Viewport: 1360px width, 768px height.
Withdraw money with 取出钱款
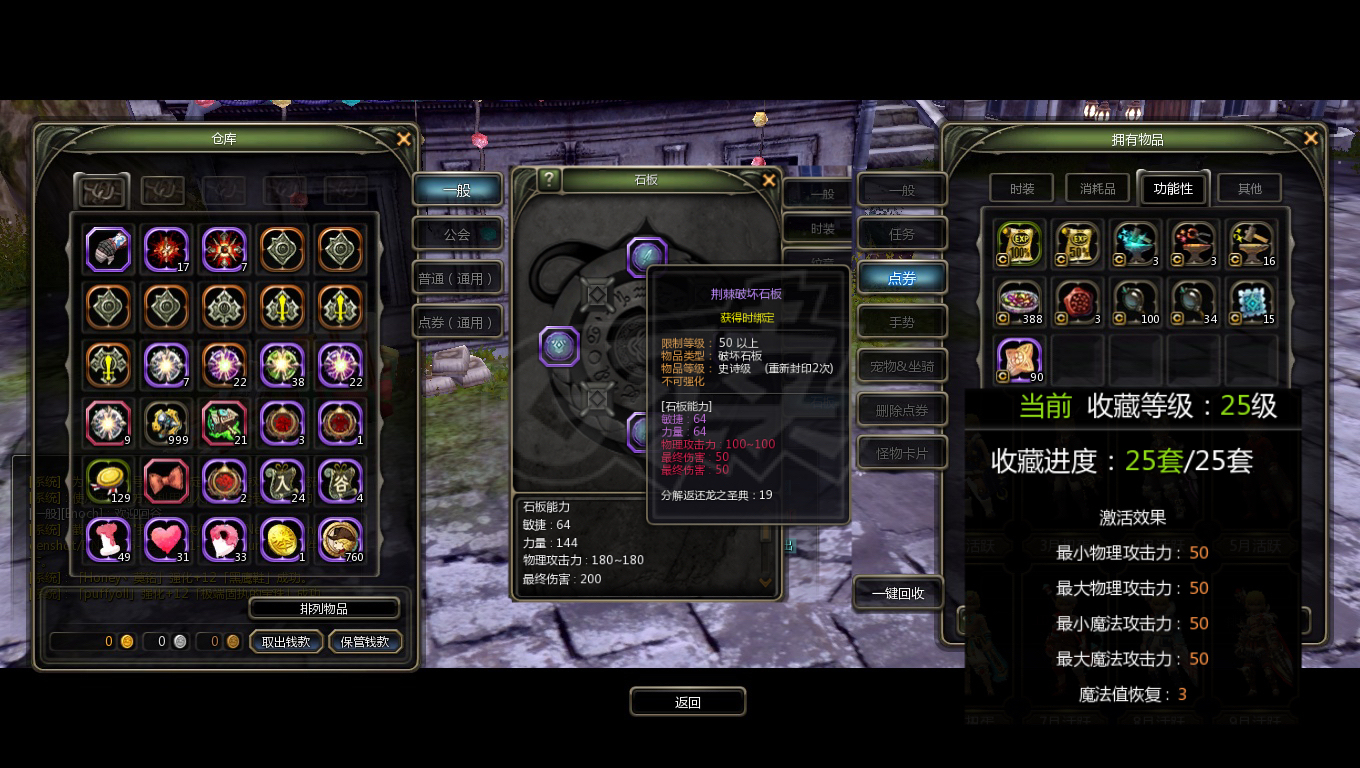286,642
